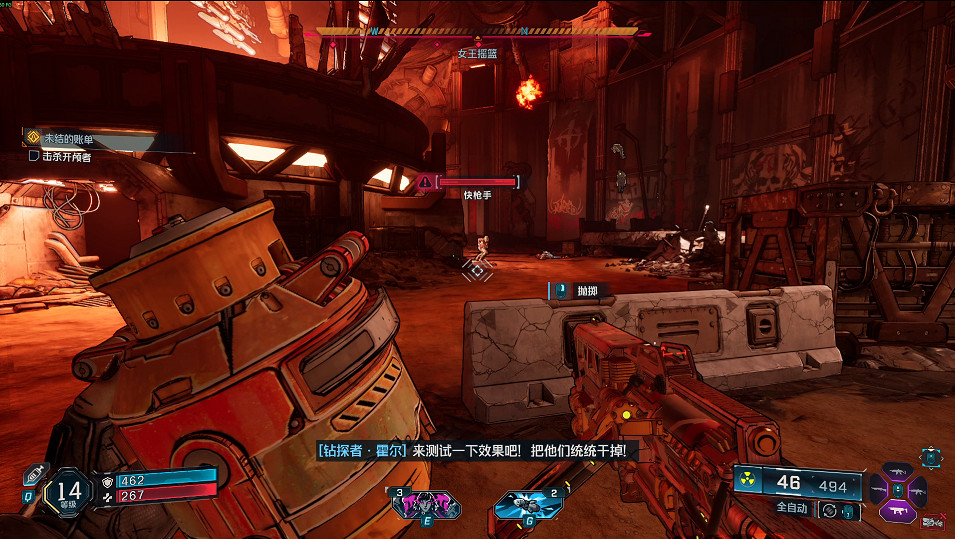This screenshot has width=955, height=539.
Task: Switch to the right weapon wheel slot
Action: pyautogui.click(x=916, y=490)
